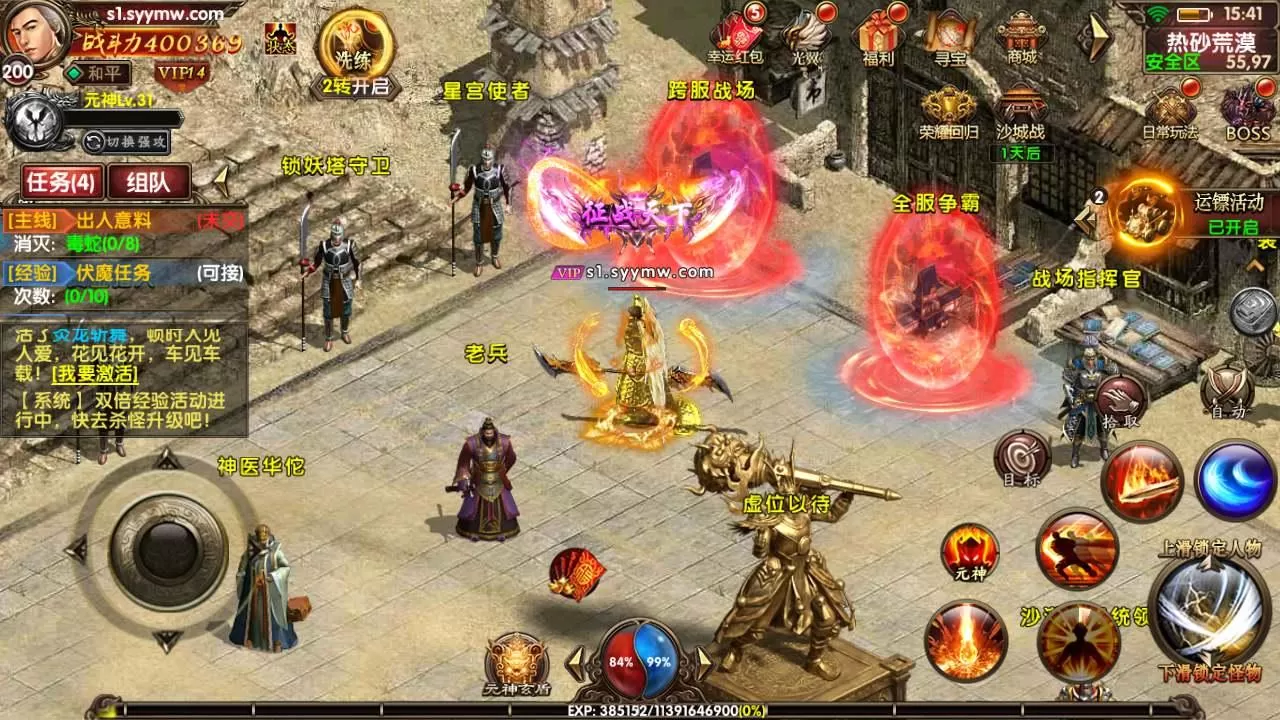Tap the 目标 target button

[1022, 458]
